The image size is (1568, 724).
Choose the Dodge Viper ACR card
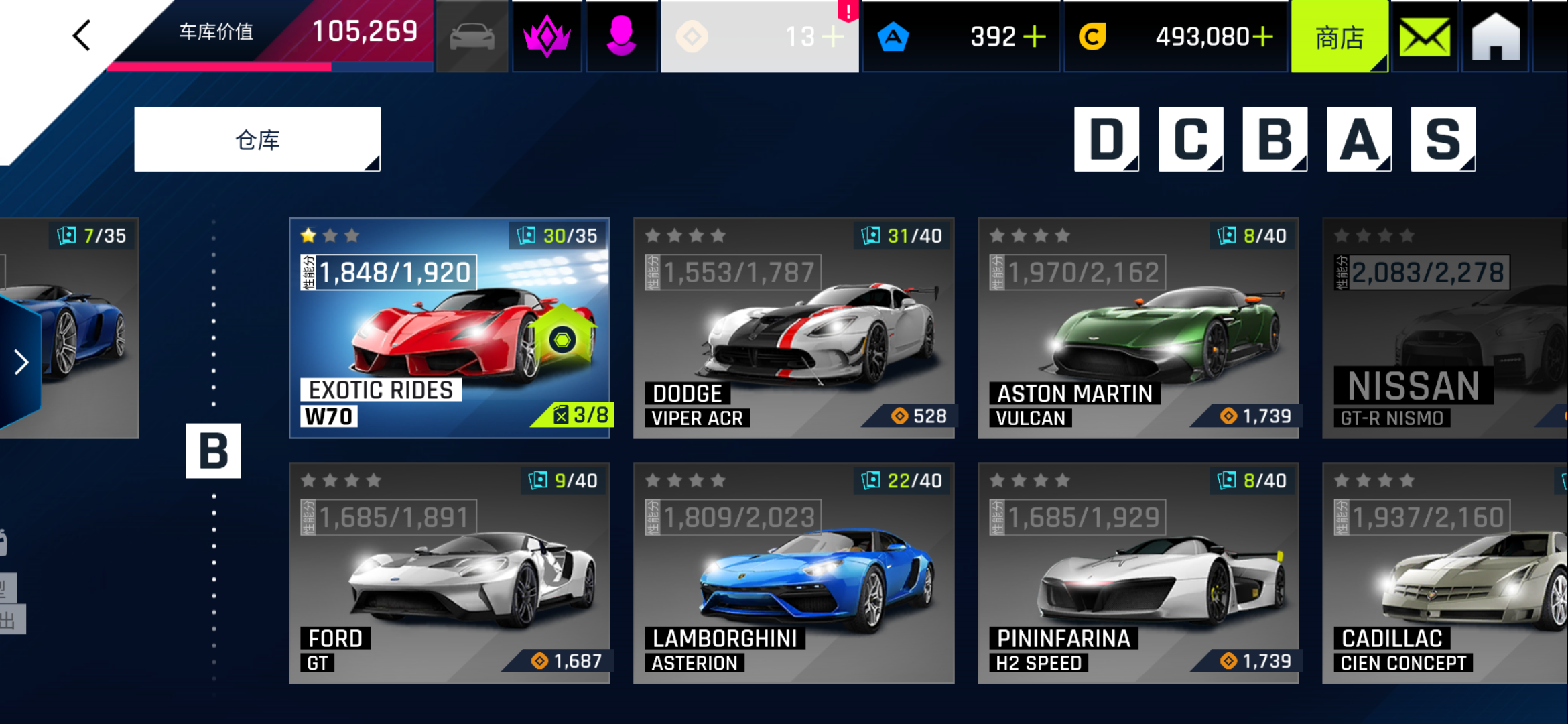tap(793, 328)
